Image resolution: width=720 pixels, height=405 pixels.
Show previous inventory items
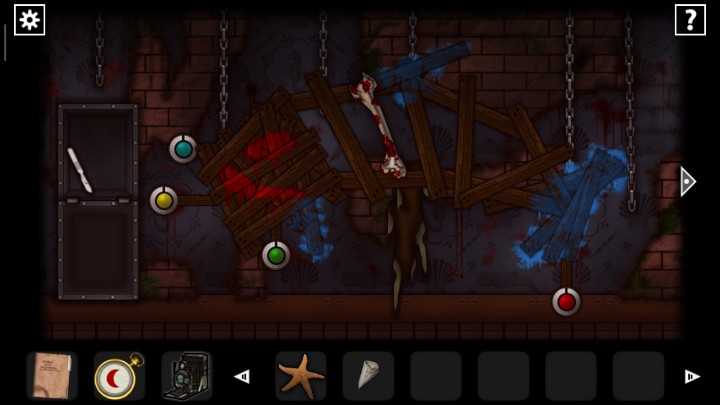point(242,377)
